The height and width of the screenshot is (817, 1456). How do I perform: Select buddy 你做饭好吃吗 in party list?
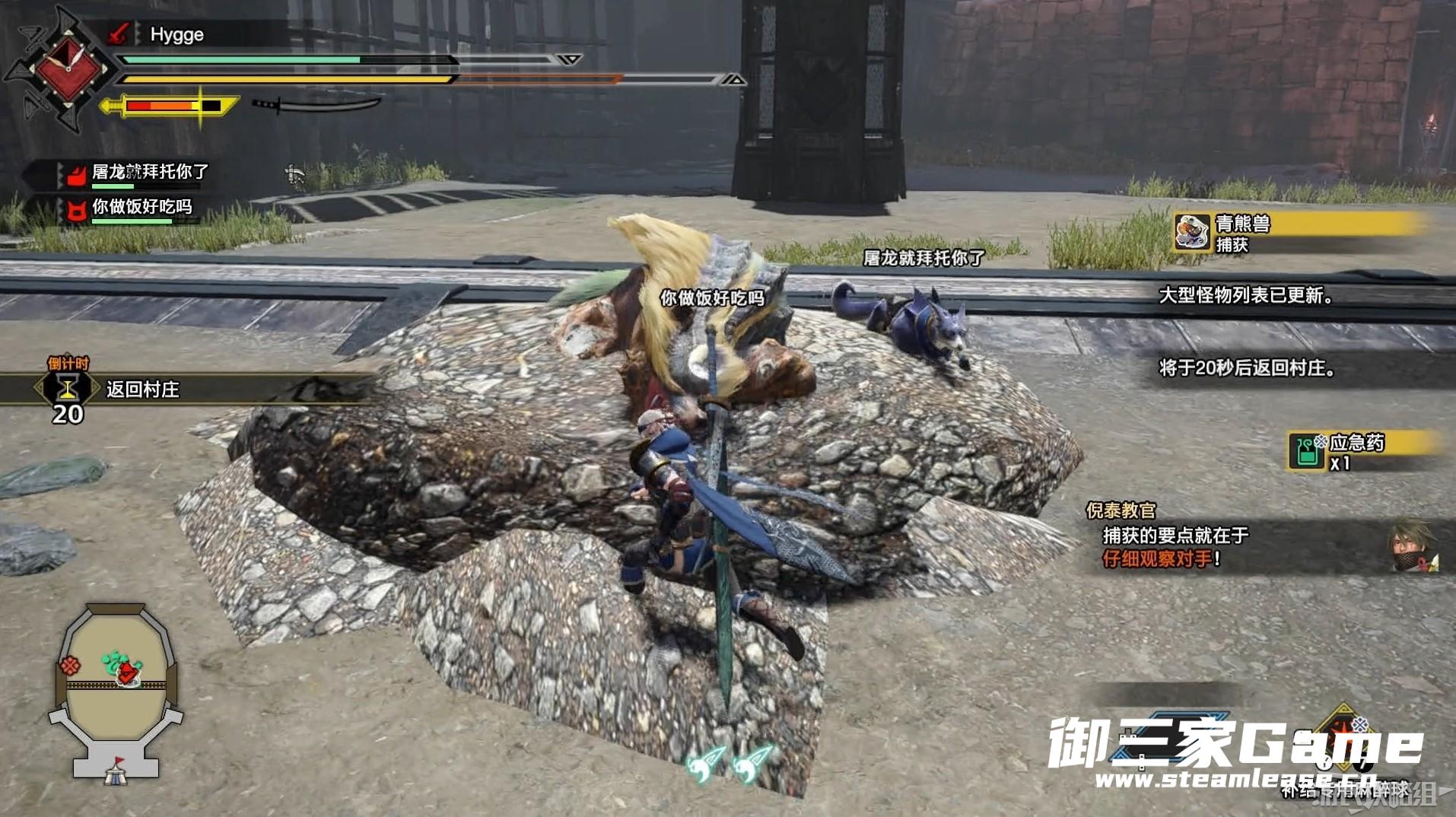(141, 207)
